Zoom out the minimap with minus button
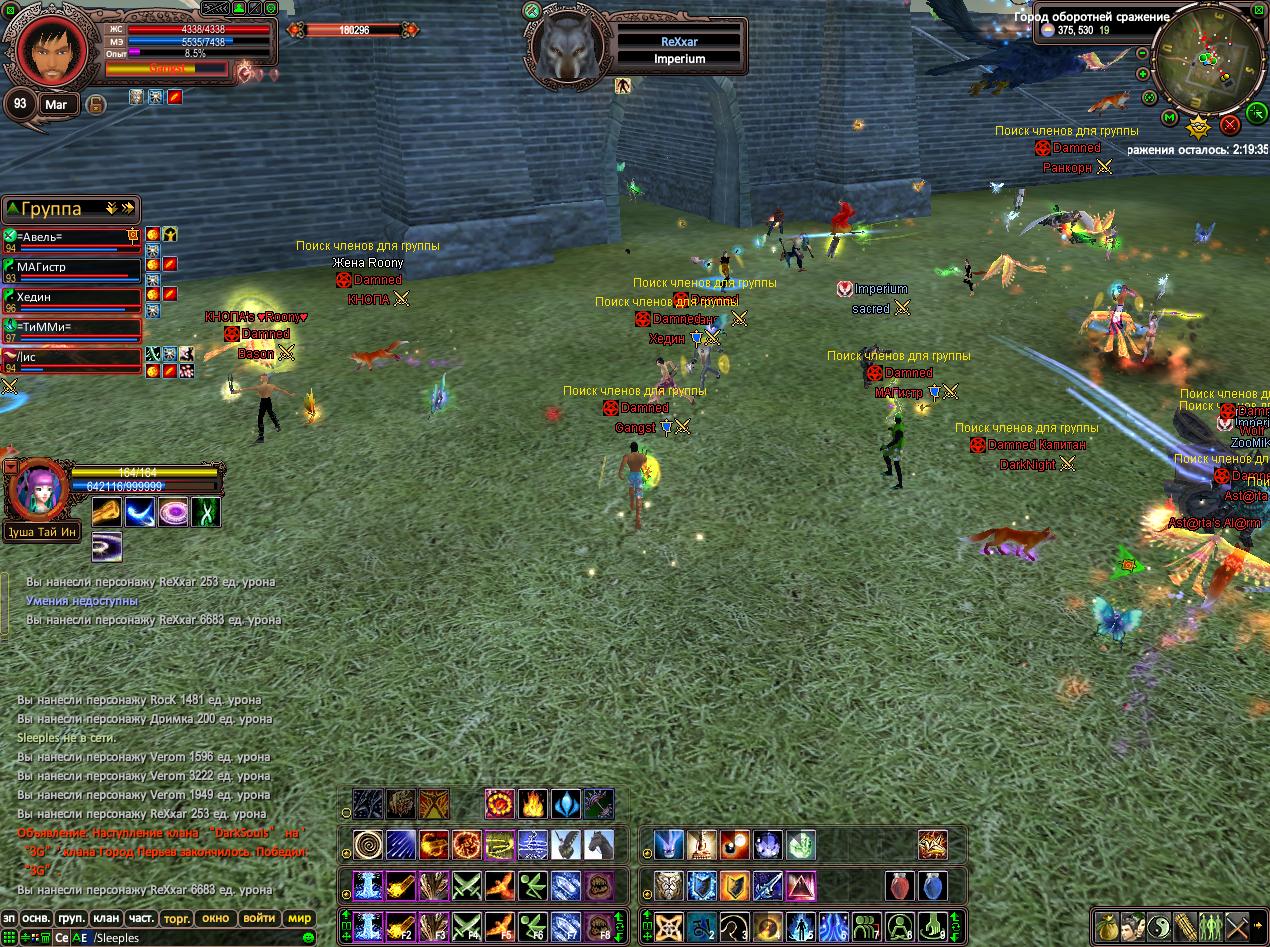Viewport: 1270px width, 947px height. (1143, 53)
